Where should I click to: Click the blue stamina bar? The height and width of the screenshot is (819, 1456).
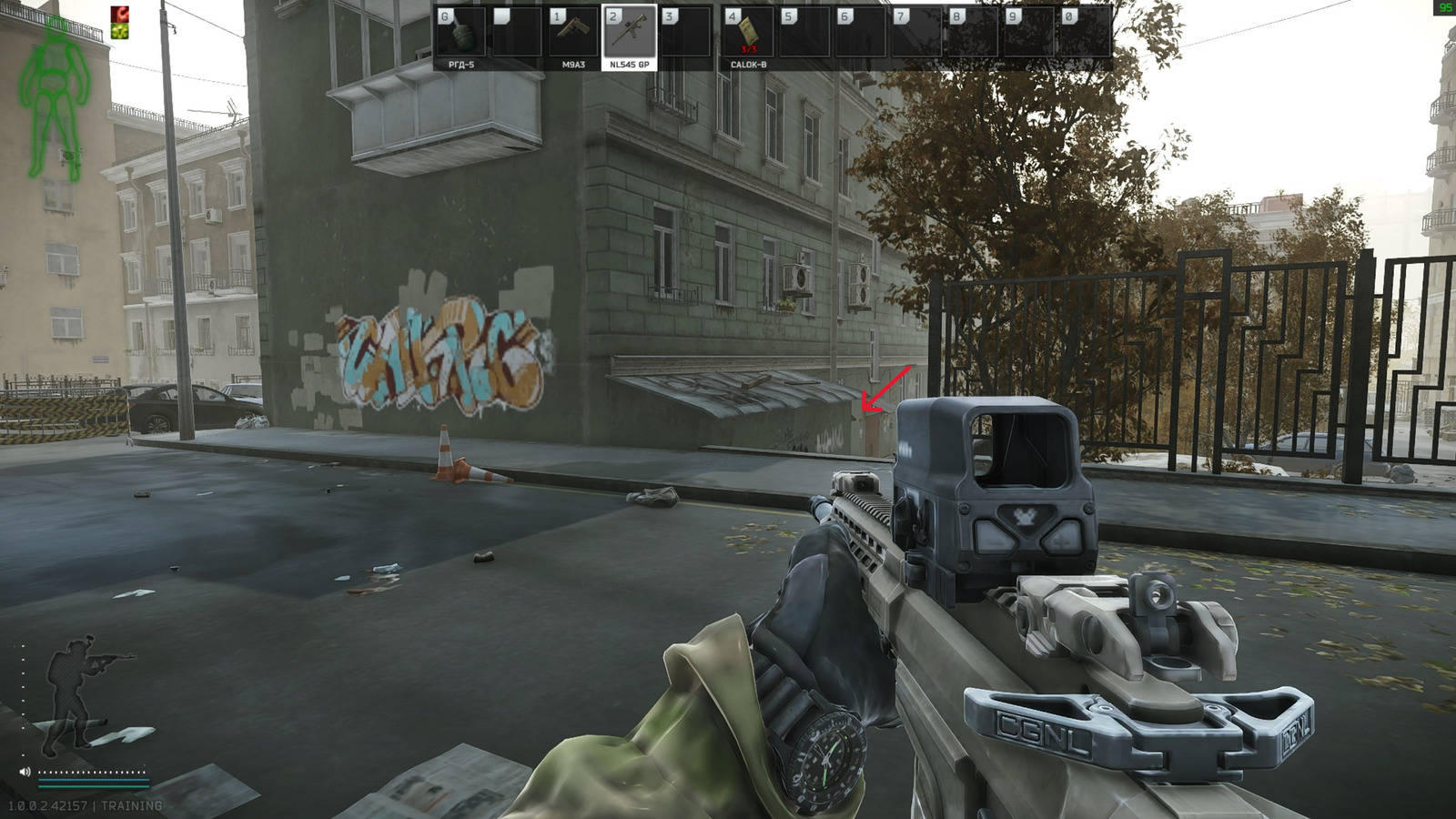point(94,779)
